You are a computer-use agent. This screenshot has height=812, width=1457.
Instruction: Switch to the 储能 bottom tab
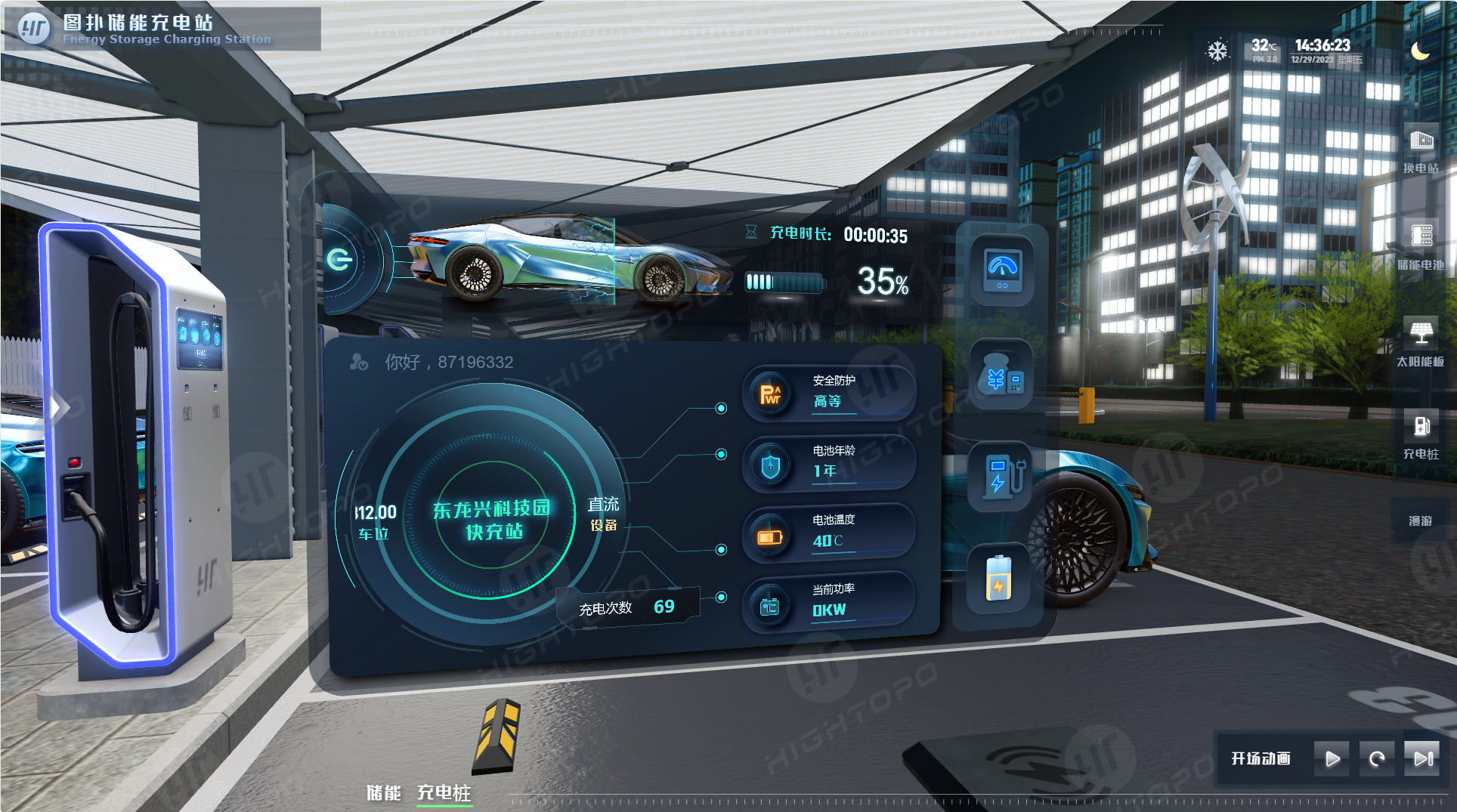click(x=384, y=792)
